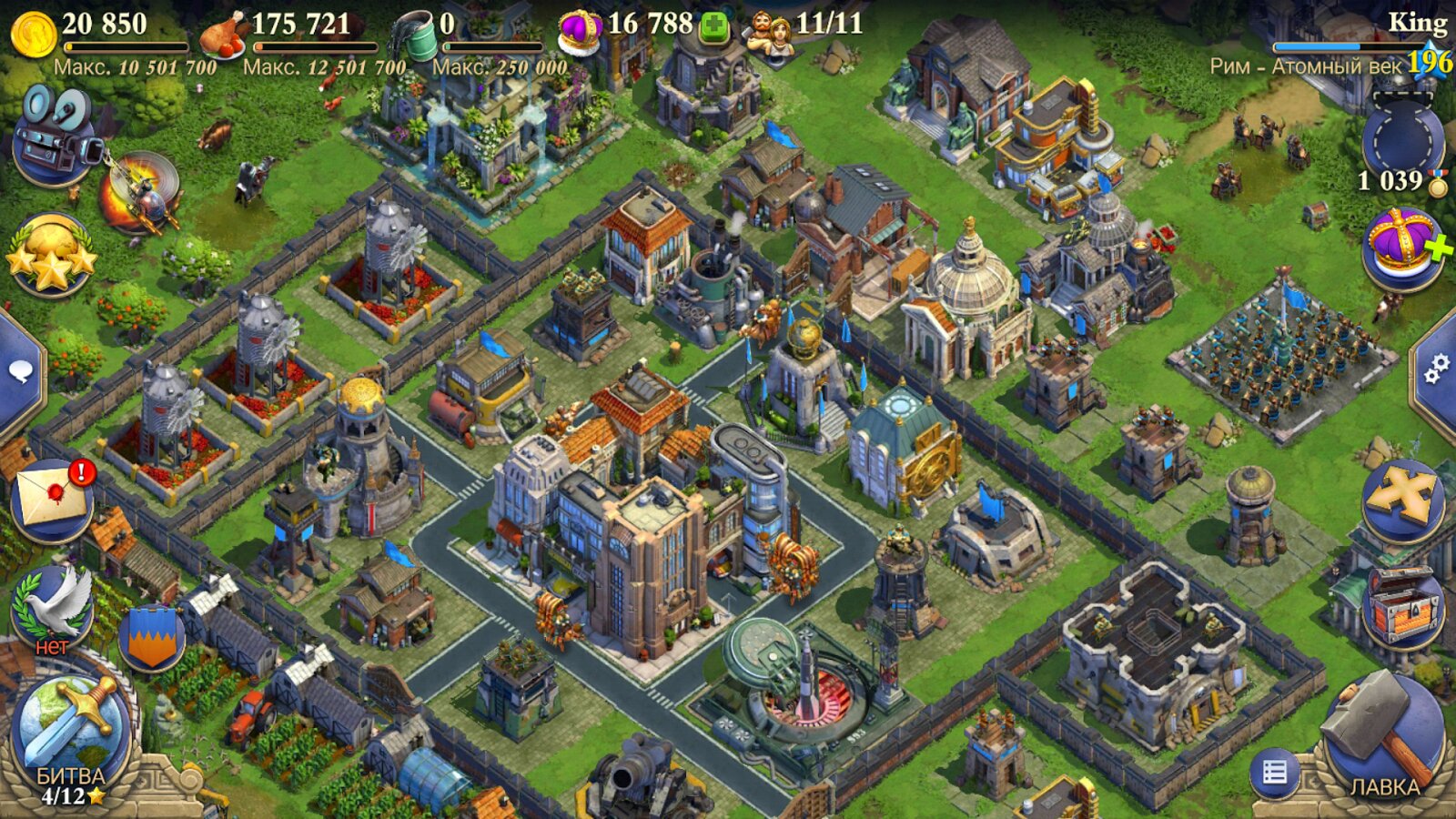Activate the crossed arrows layout editor
The image size is (1456, 819).
click(x=1402, y=500)
